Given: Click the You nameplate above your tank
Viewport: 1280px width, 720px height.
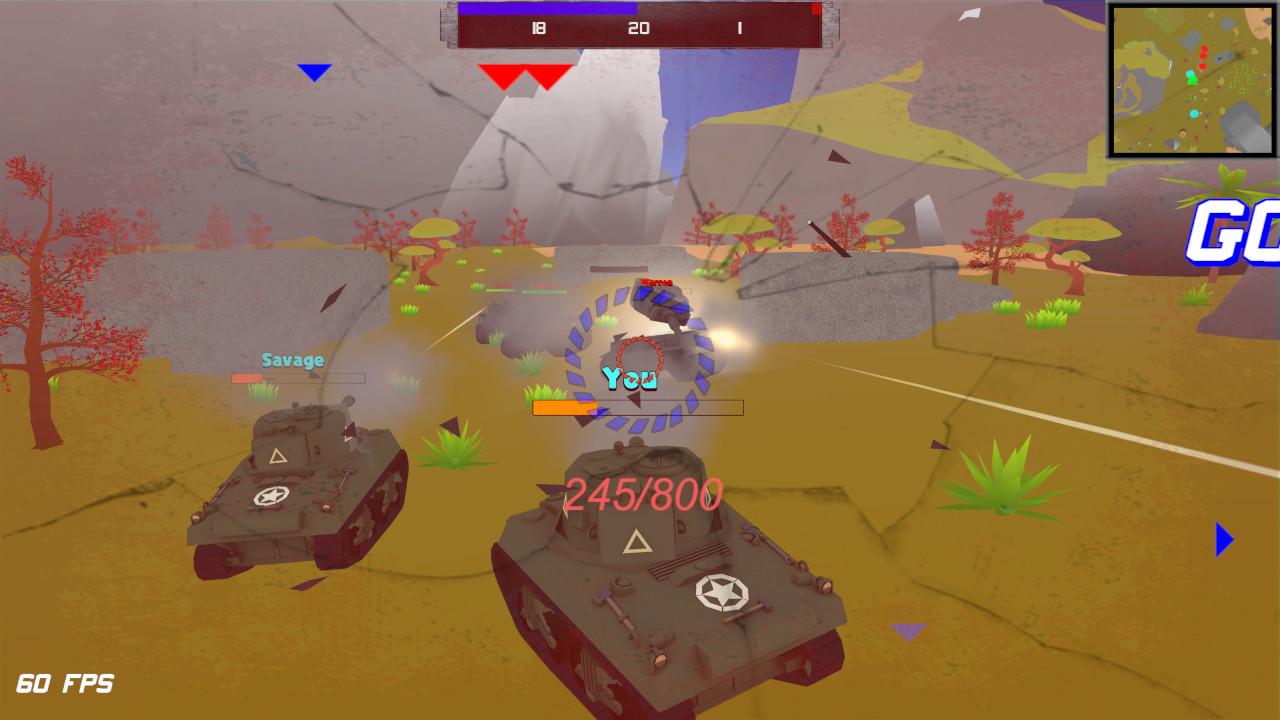Looking at the screenshot, I should coord(630,378).
